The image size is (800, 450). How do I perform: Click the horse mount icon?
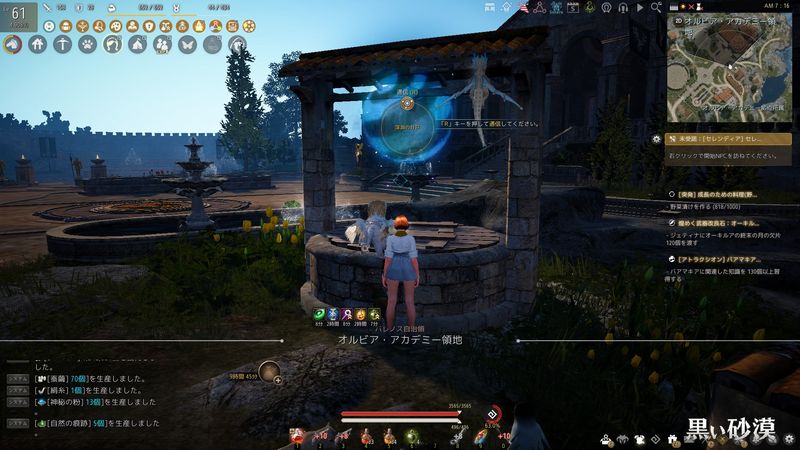tap(14, 44)
